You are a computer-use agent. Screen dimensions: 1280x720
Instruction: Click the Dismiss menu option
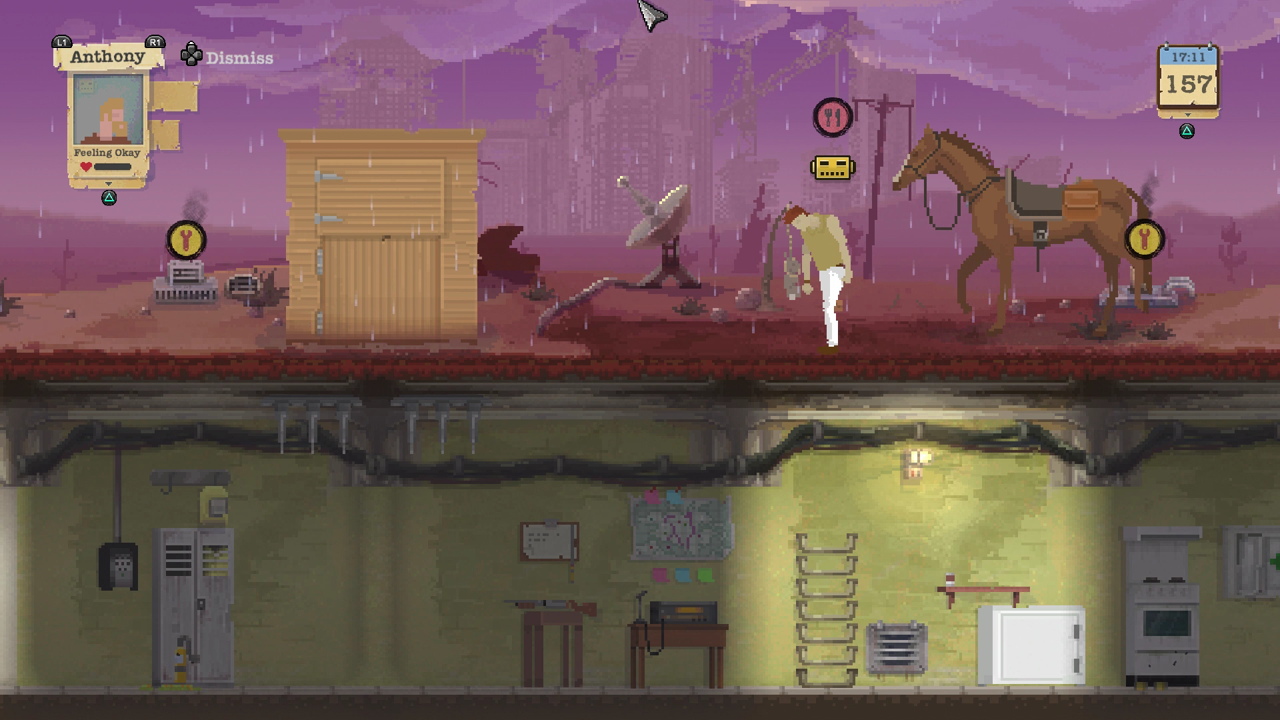pyautogui.click(x=240, y=57)
